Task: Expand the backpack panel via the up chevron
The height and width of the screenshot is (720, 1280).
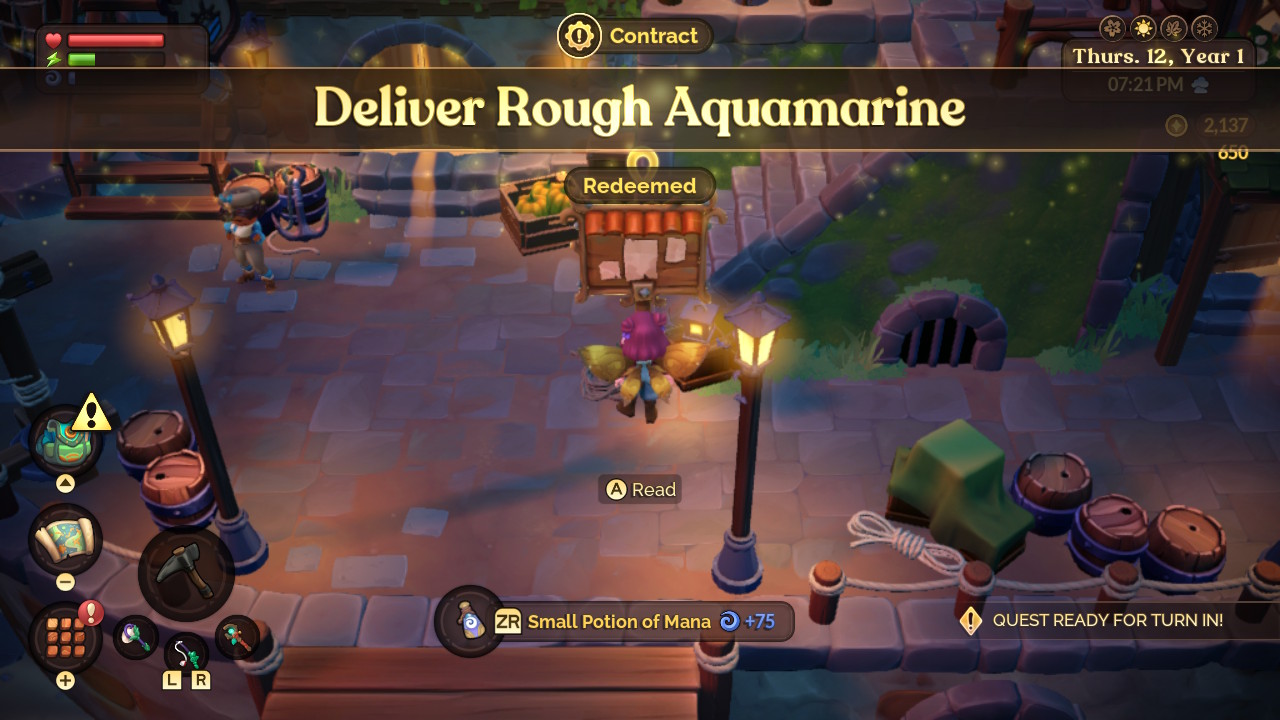Action: pos(64,482)
